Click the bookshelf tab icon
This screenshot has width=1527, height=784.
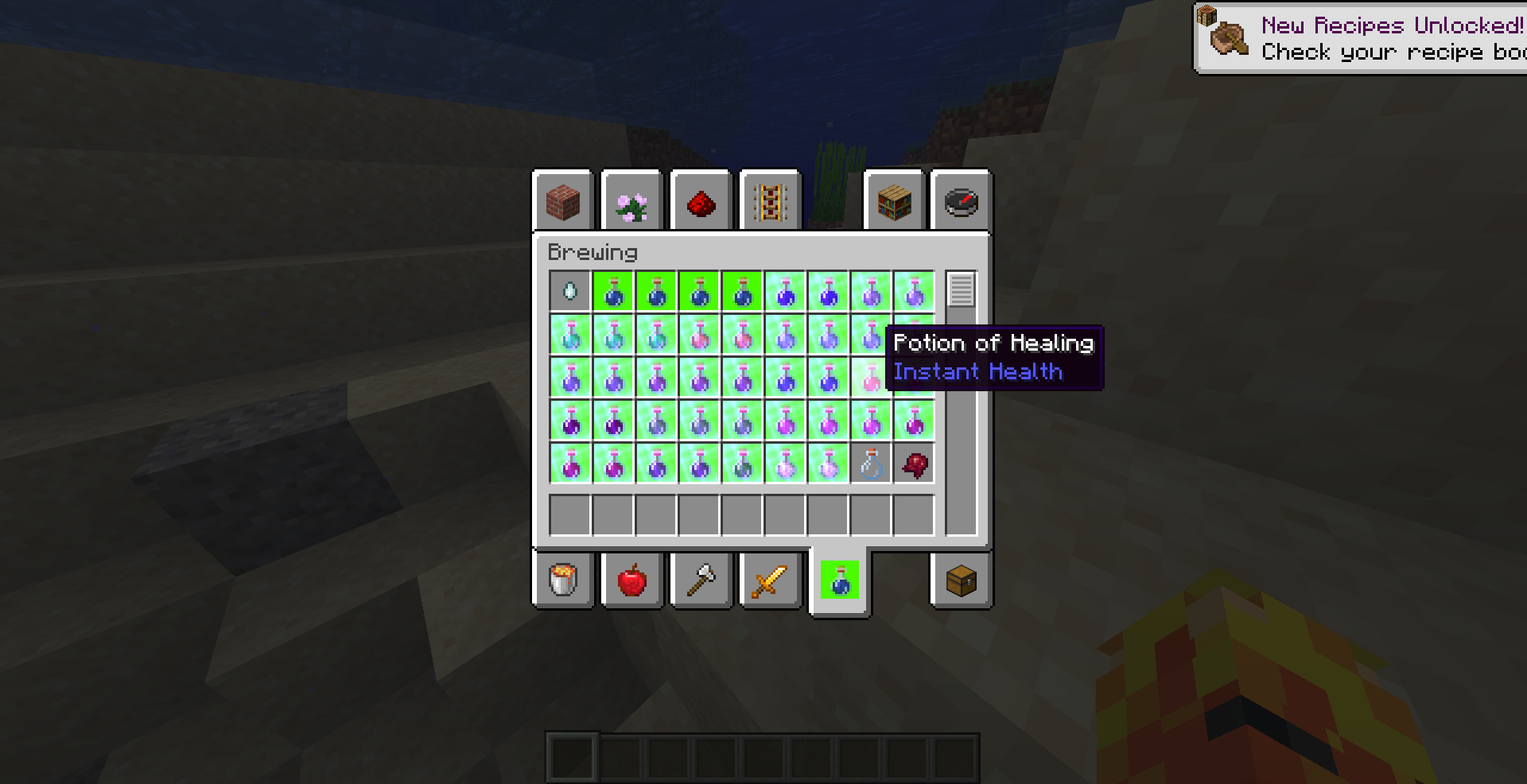pyautogui.click(x=892, y=201)
